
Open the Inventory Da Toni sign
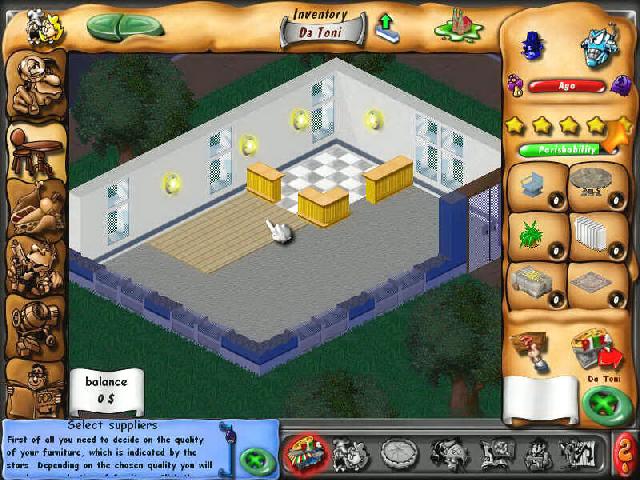(x=321, y=25)
